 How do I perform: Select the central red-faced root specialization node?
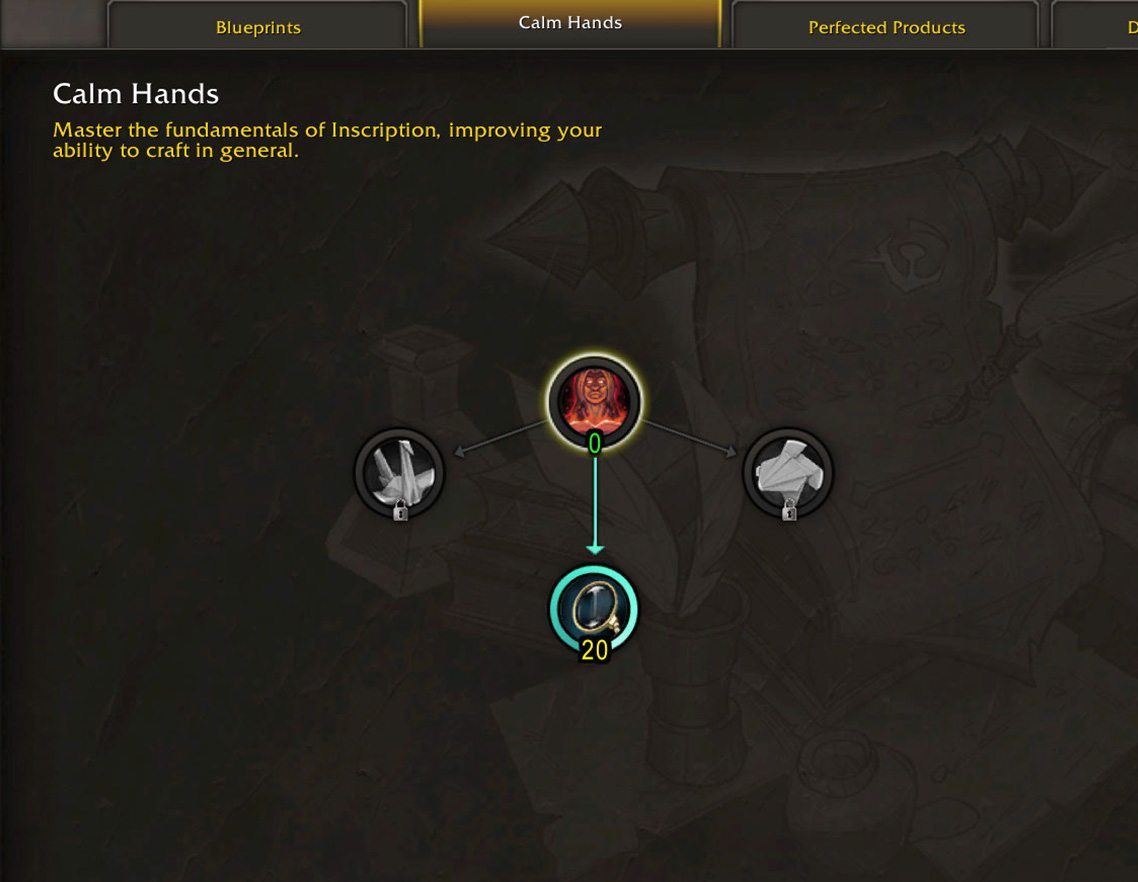tap(594, 402)
